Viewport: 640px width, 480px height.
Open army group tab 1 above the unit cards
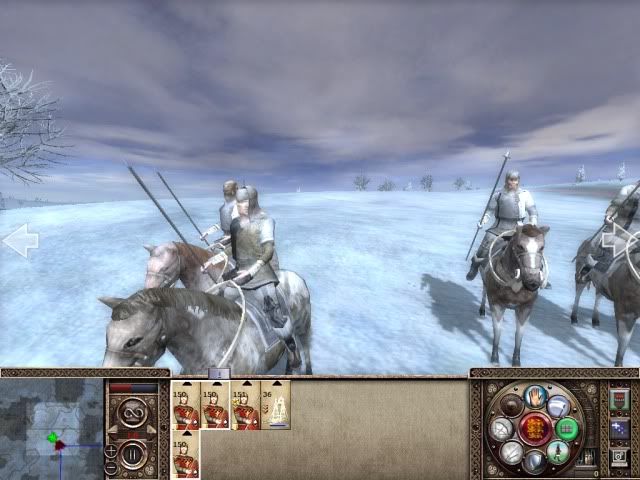(221, 374)
